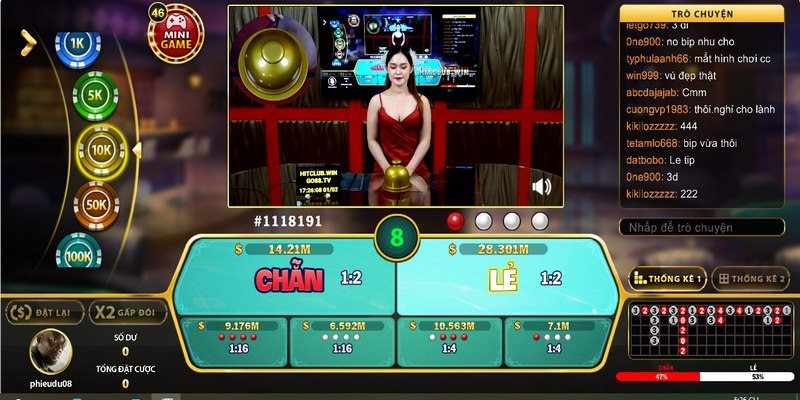Switch to the THỐNG KÊ 2 tab
Viewport: 800px width, 400px height.
(751, 279)
